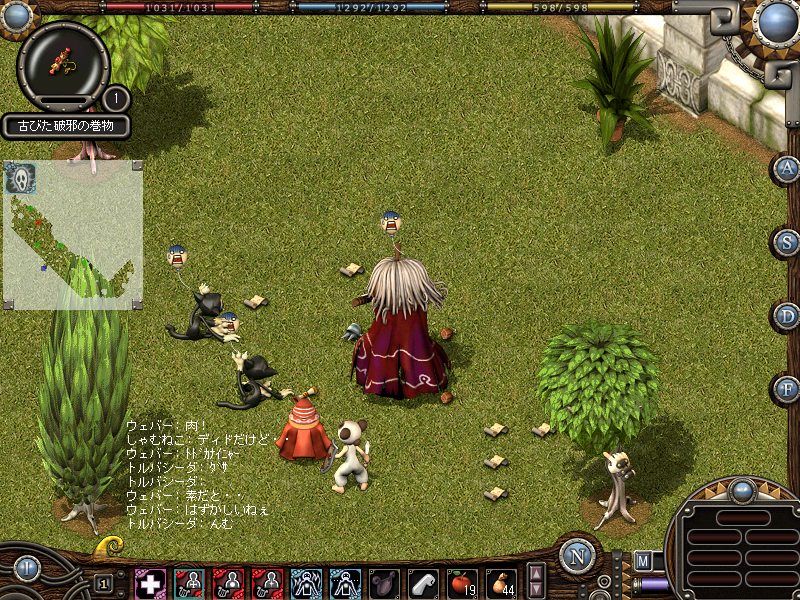Click the round button in bottom-left corner
This screenshot has height=600, width=800.
tap(25, 567)
